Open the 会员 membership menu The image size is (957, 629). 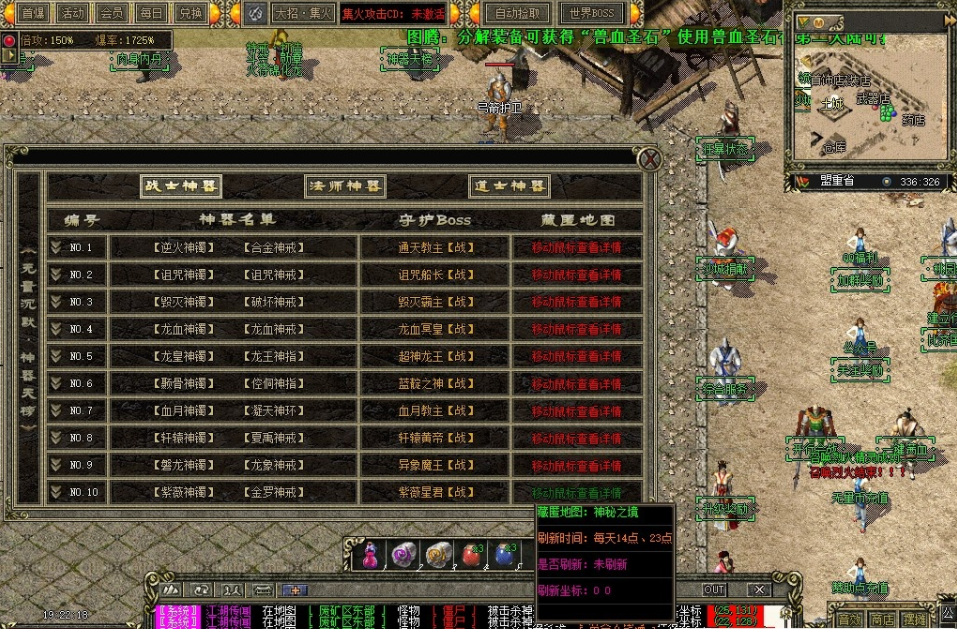click(112, 13)
